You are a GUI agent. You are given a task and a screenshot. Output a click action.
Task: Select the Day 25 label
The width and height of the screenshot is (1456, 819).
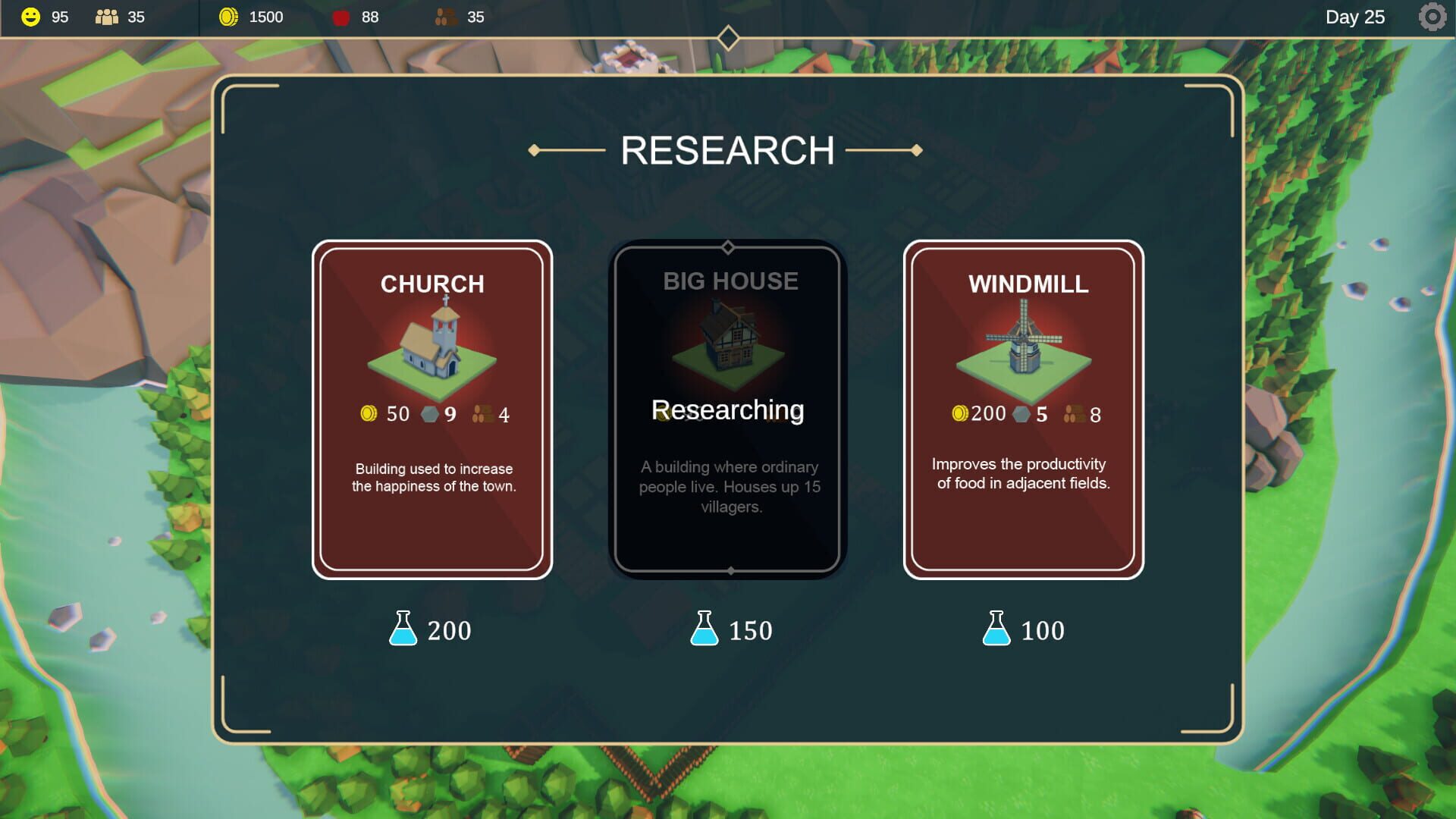1356,16
